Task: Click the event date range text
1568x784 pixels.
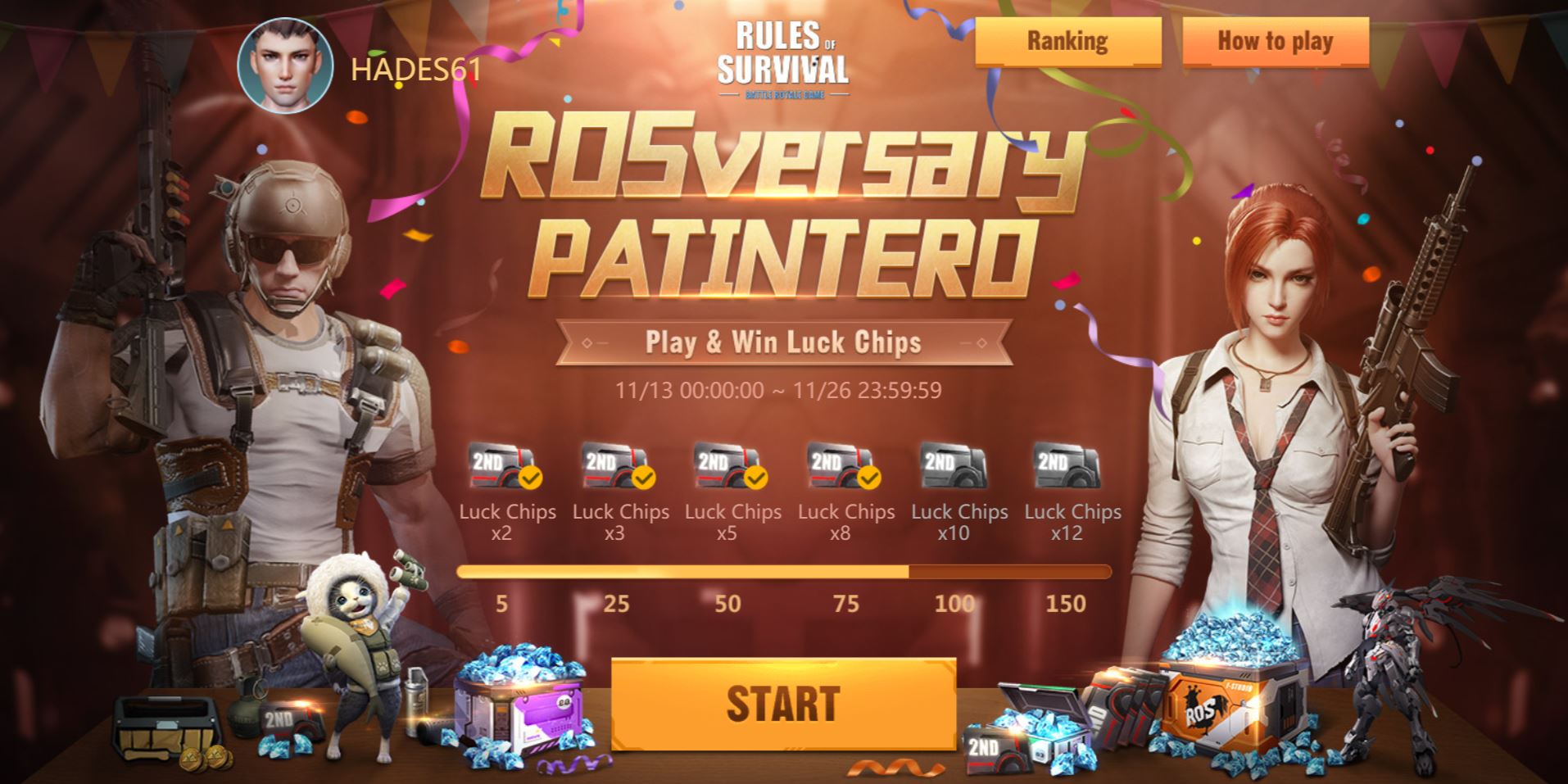Action: pyautogui.click(x=783, y=392)
